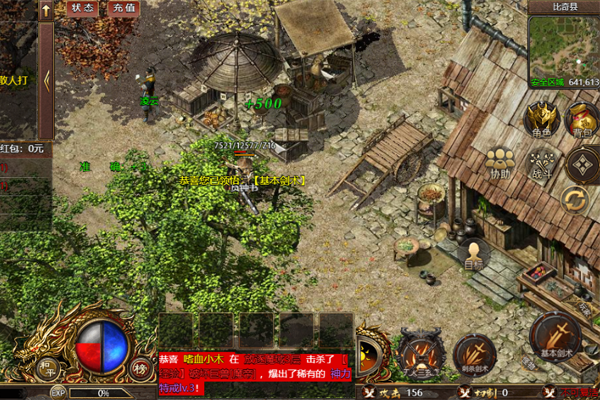Open the 背包 backpack
Screen dimensions: 600x400
pos(582,118)
